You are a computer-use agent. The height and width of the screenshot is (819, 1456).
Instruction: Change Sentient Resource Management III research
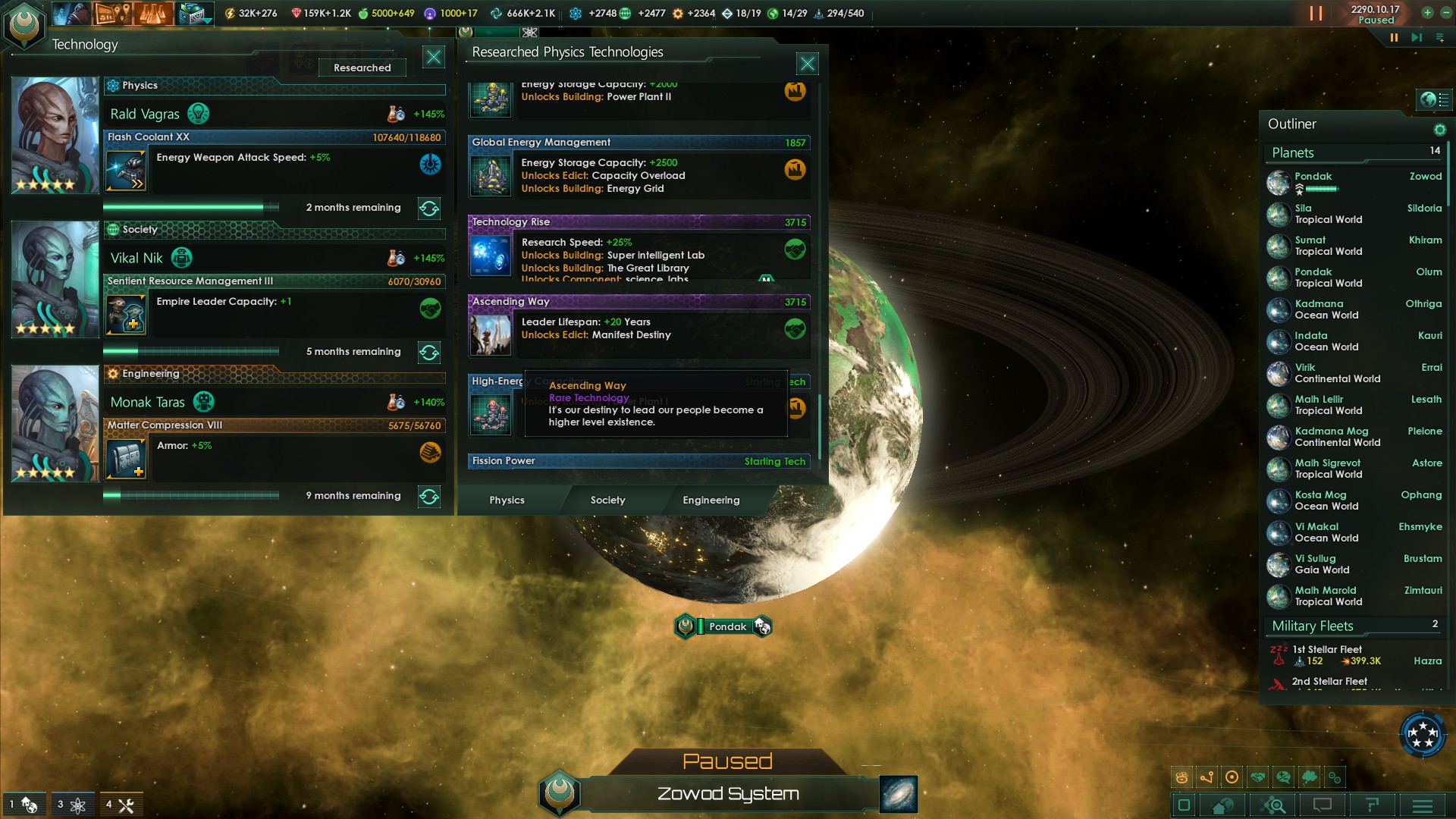tap(429, 353)
